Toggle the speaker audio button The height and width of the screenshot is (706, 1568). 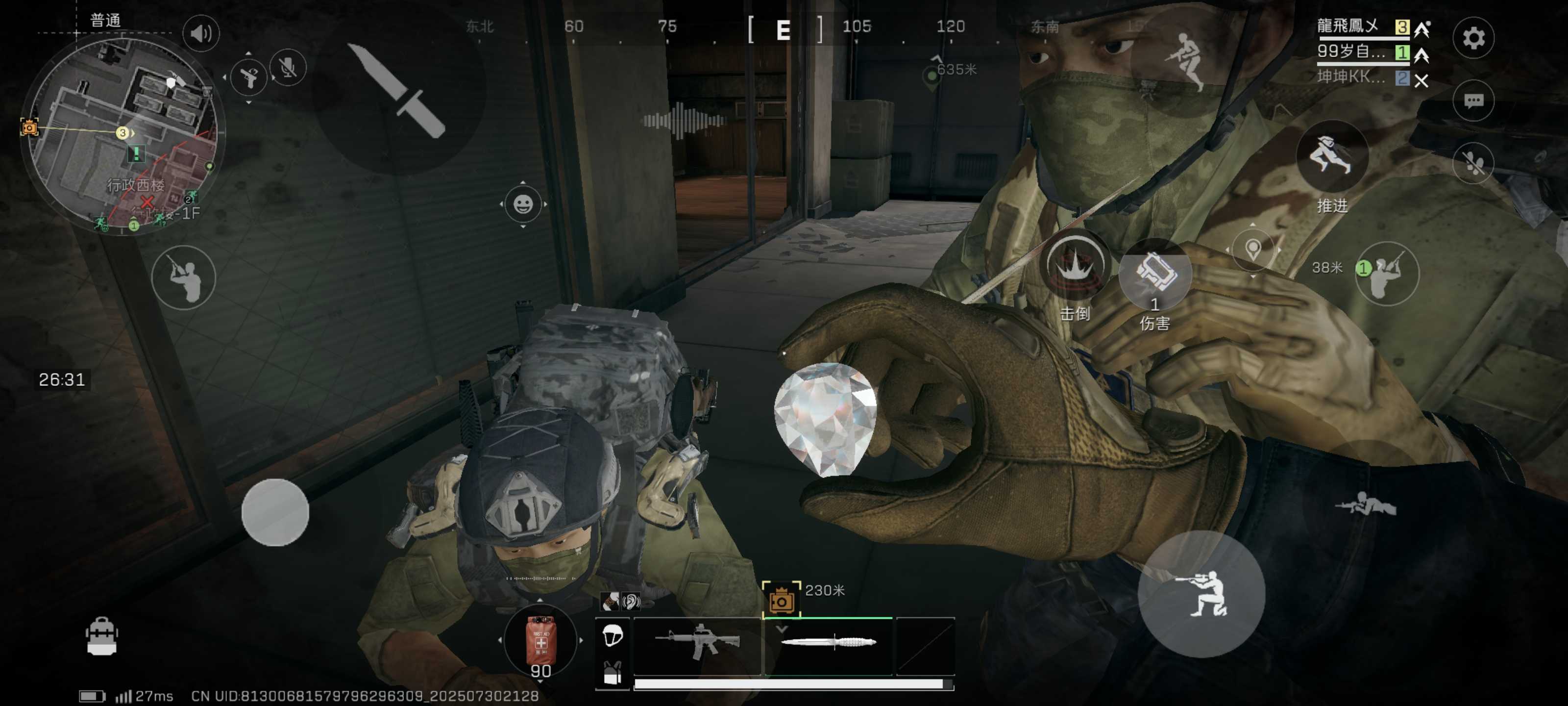pos(201,33)
